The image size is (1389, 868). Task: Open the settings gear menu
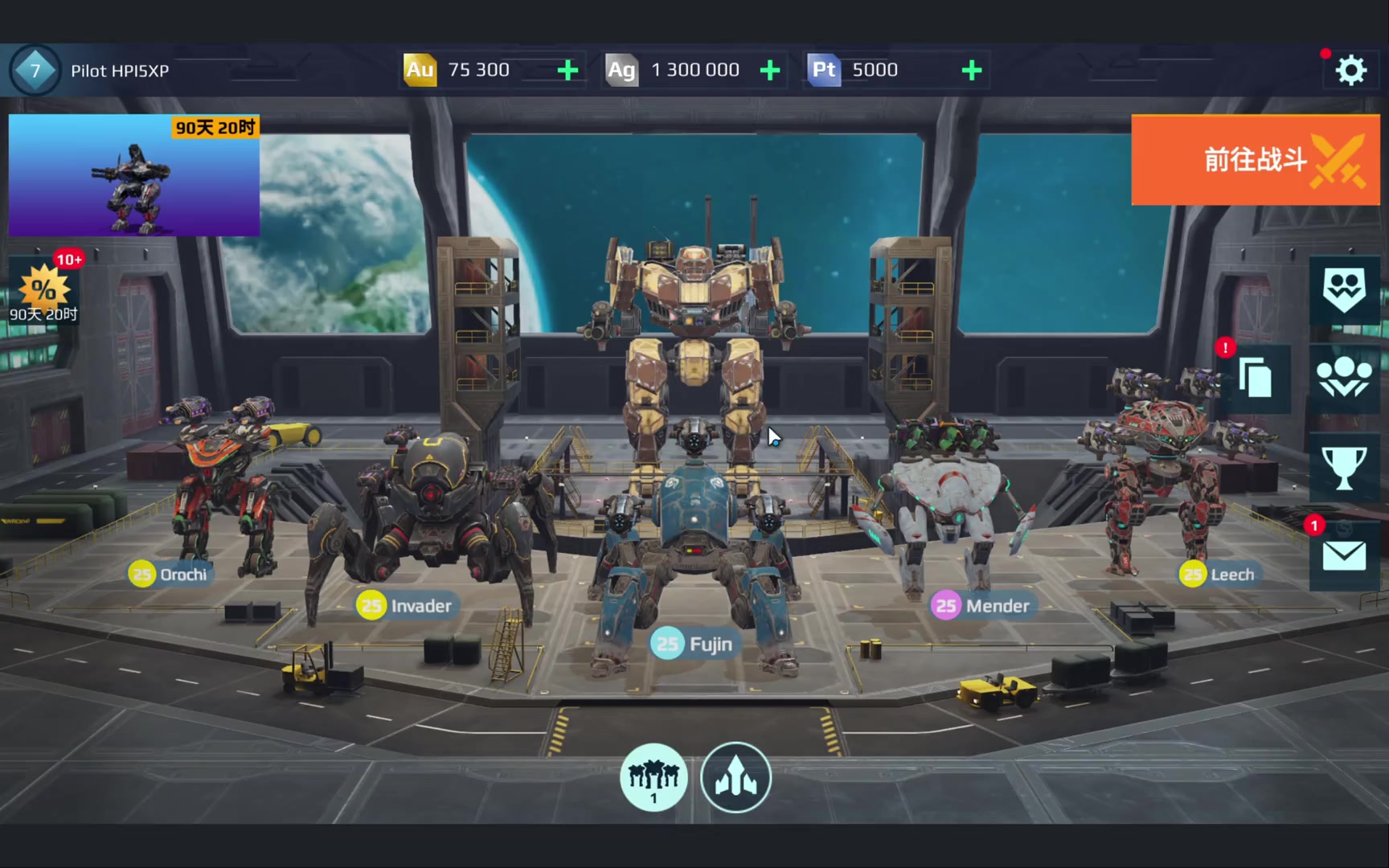coord(1350,71)
